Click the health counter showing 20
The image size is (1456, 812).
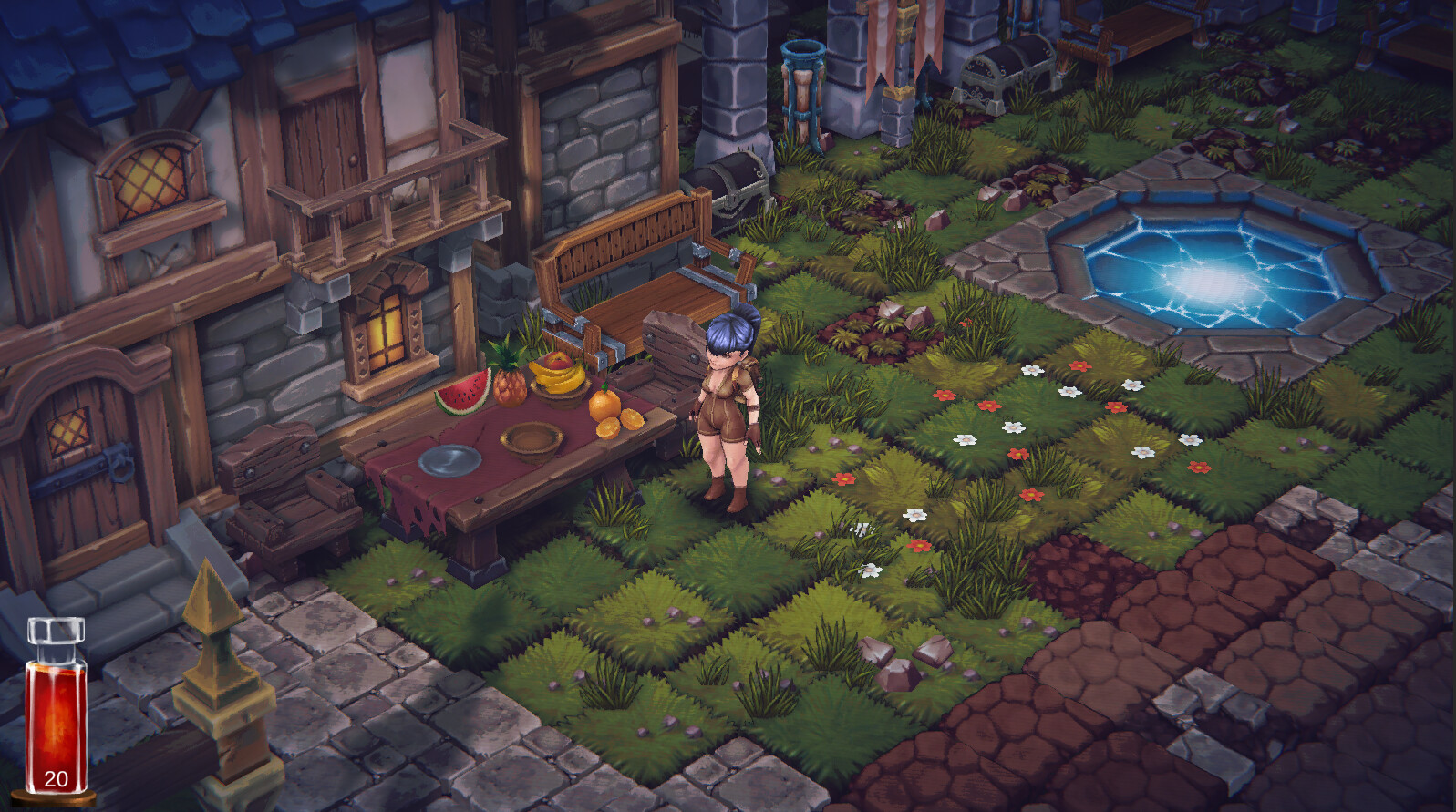[55, 779]
